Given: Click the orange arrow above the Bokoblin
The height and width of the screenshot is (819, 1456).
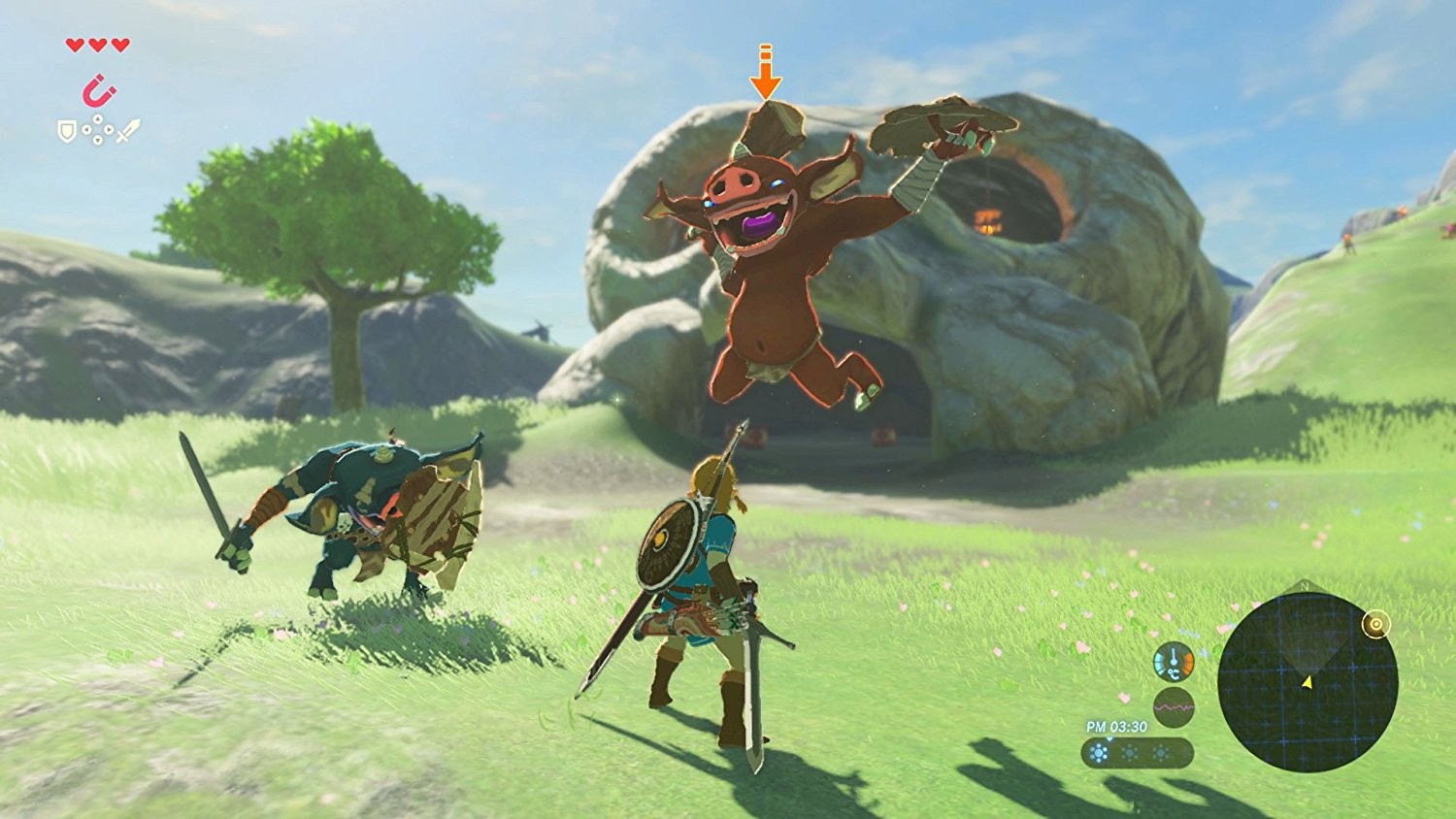Looking at the screenshot, I should tap(766, 73).
